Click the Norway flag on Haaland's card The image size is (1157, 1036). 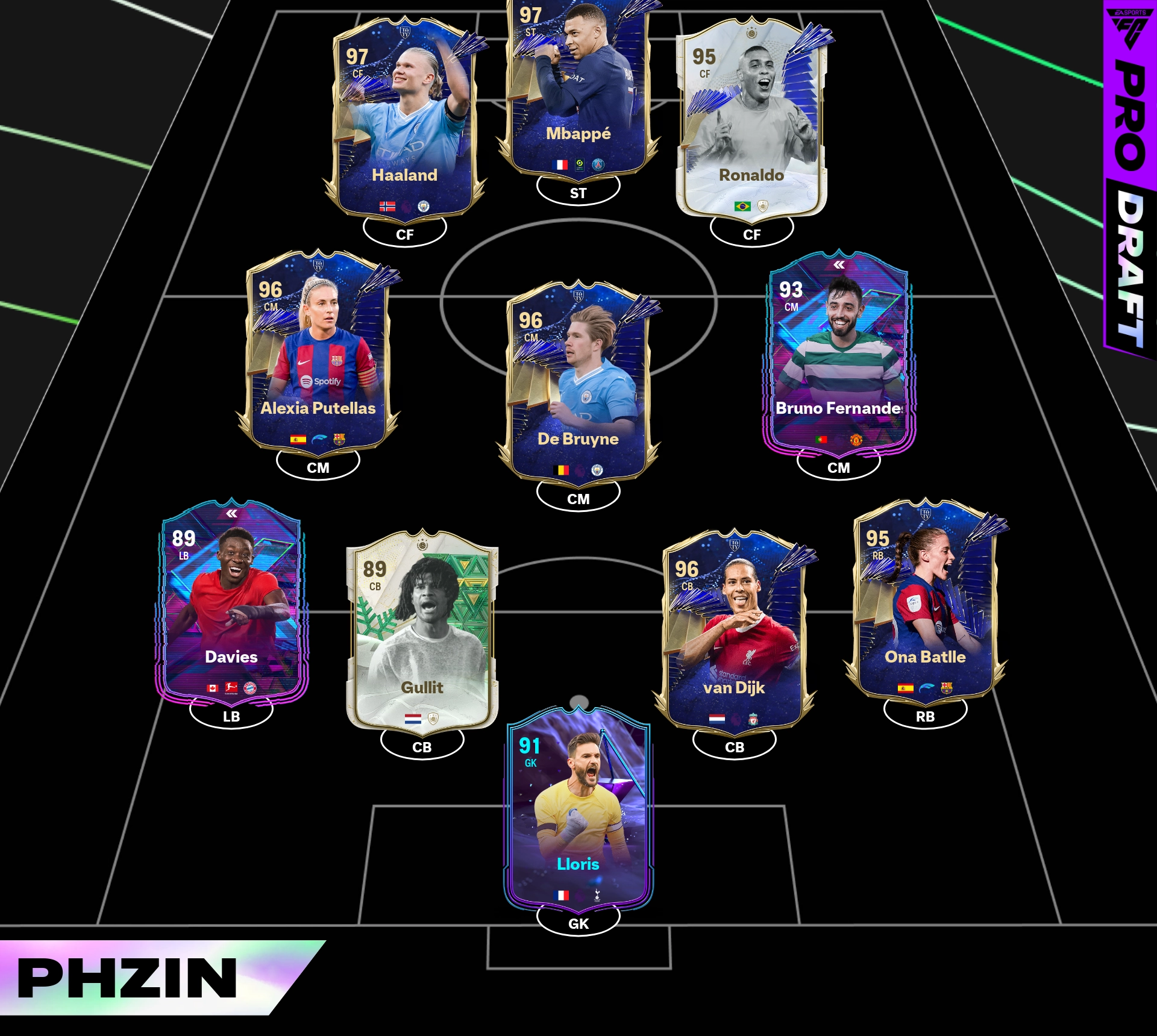pos(387,207)
